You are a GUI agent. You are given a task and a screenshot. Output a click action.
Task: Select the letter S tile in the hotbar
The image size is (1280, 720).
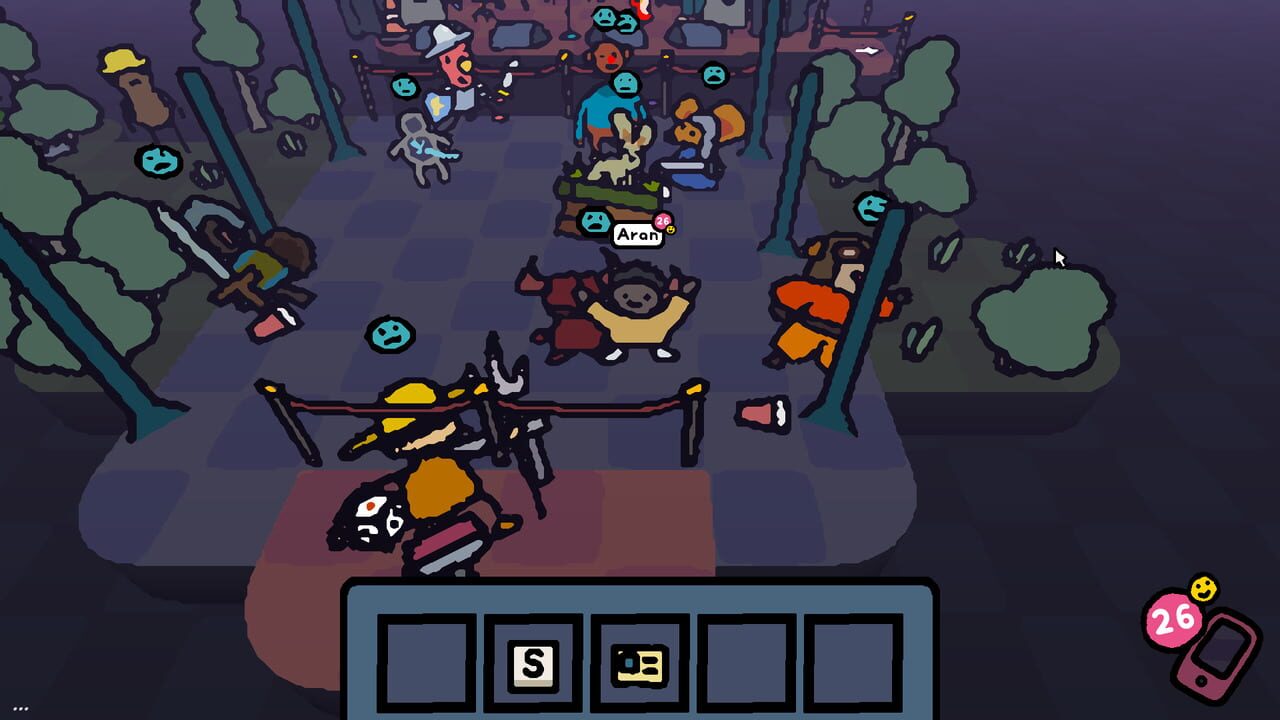(x=535, y=664)
